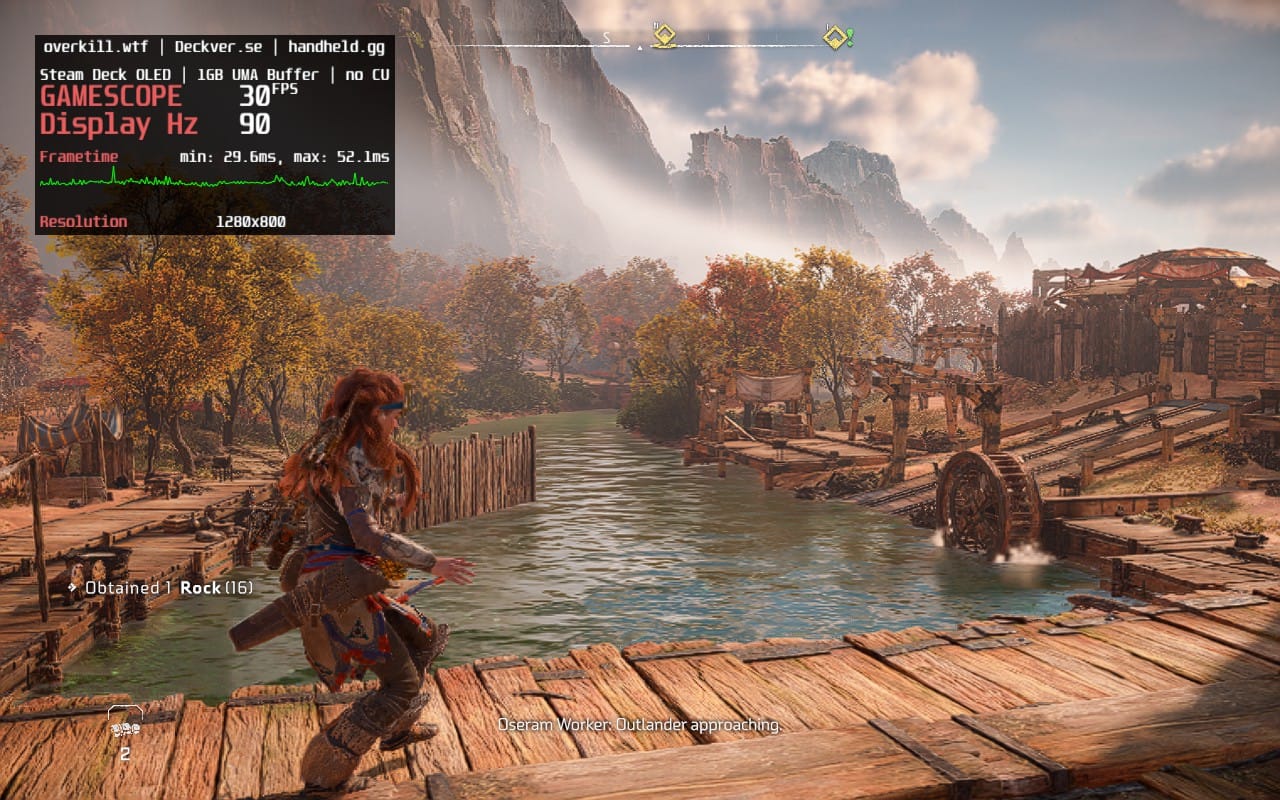Click the yellow diamond compass marker without exclamation
This screenshot has width=1280, height=800.
pyautogui.click(x=663, y=37)
